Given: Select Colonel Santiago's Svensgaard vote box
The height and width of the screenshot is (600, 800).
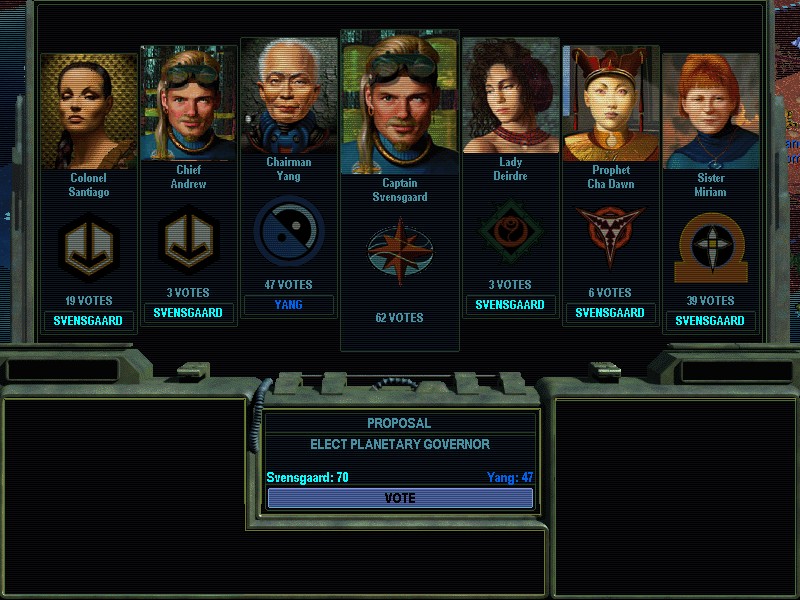Looking at the screenshot, I should (x=89, y=321).
